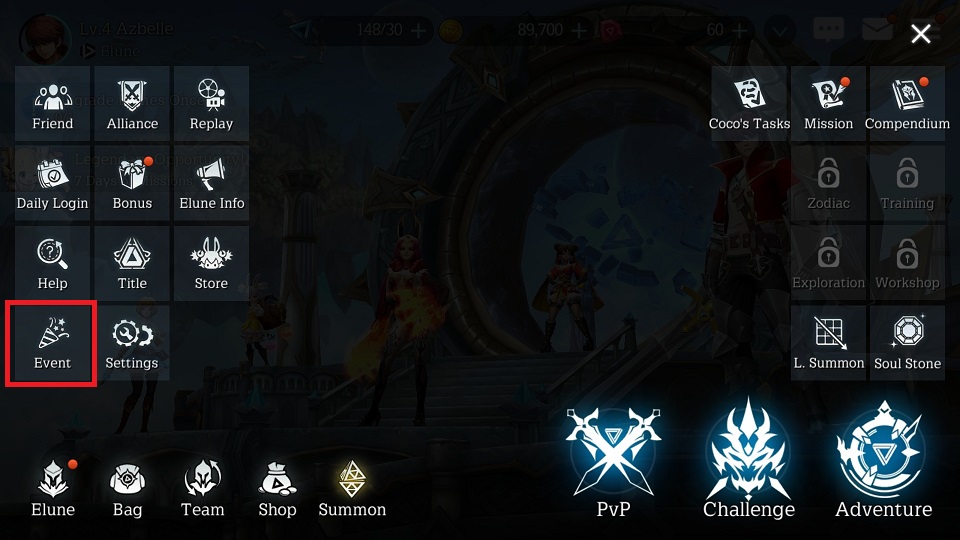Open Coco's Tasks
Viewport: 960px width, 540px height.
[749, 103]
